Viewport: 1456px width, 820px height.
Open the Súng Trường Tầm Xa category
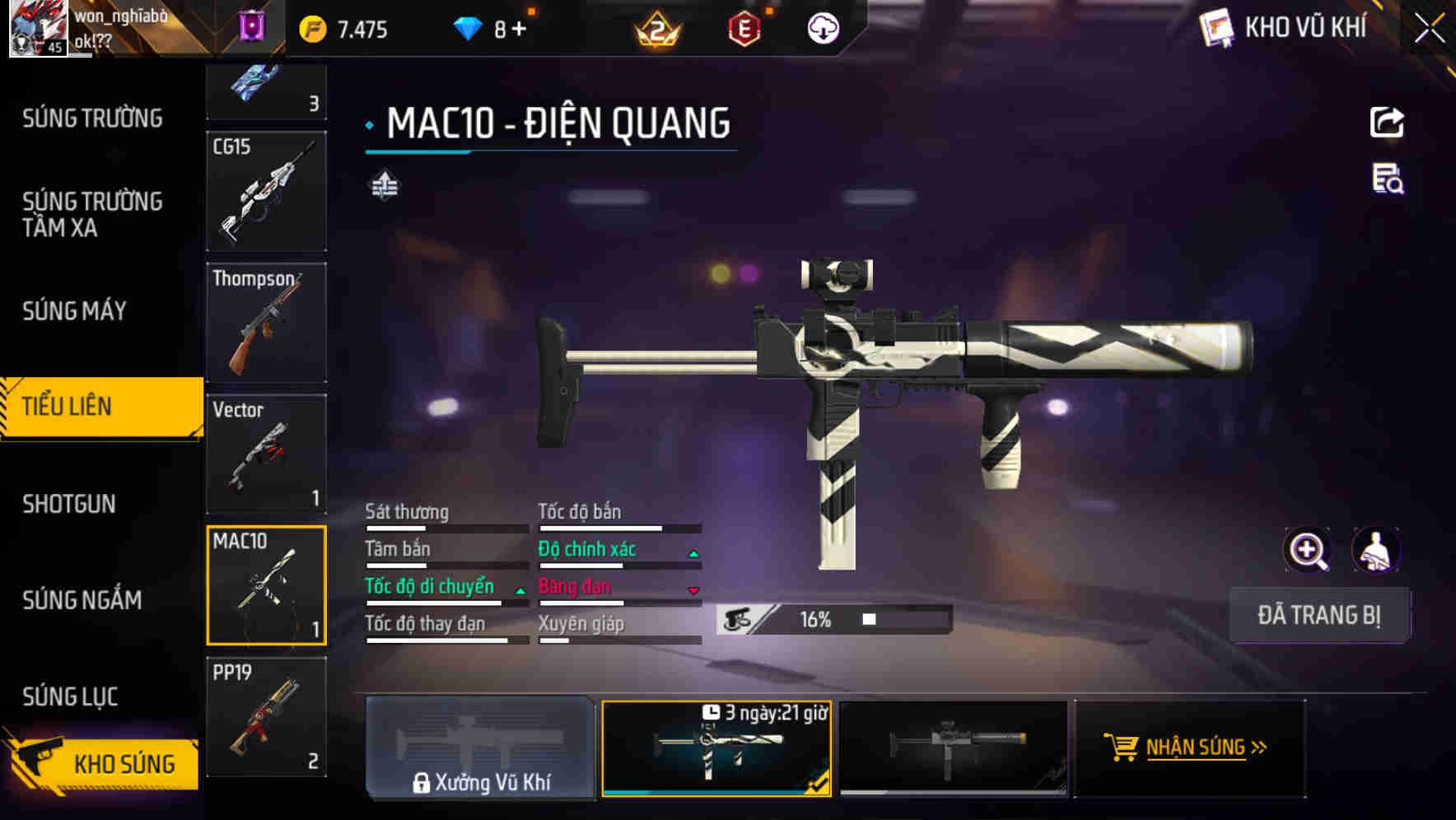coord(92,214)
